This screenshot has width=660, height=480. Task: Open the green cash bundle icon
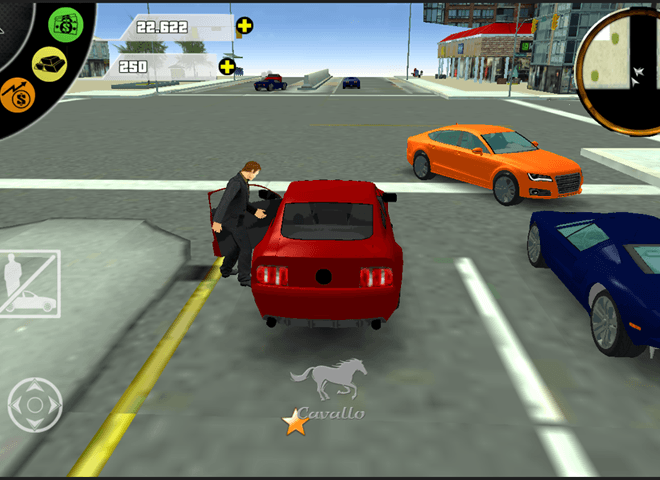point(68,24)
